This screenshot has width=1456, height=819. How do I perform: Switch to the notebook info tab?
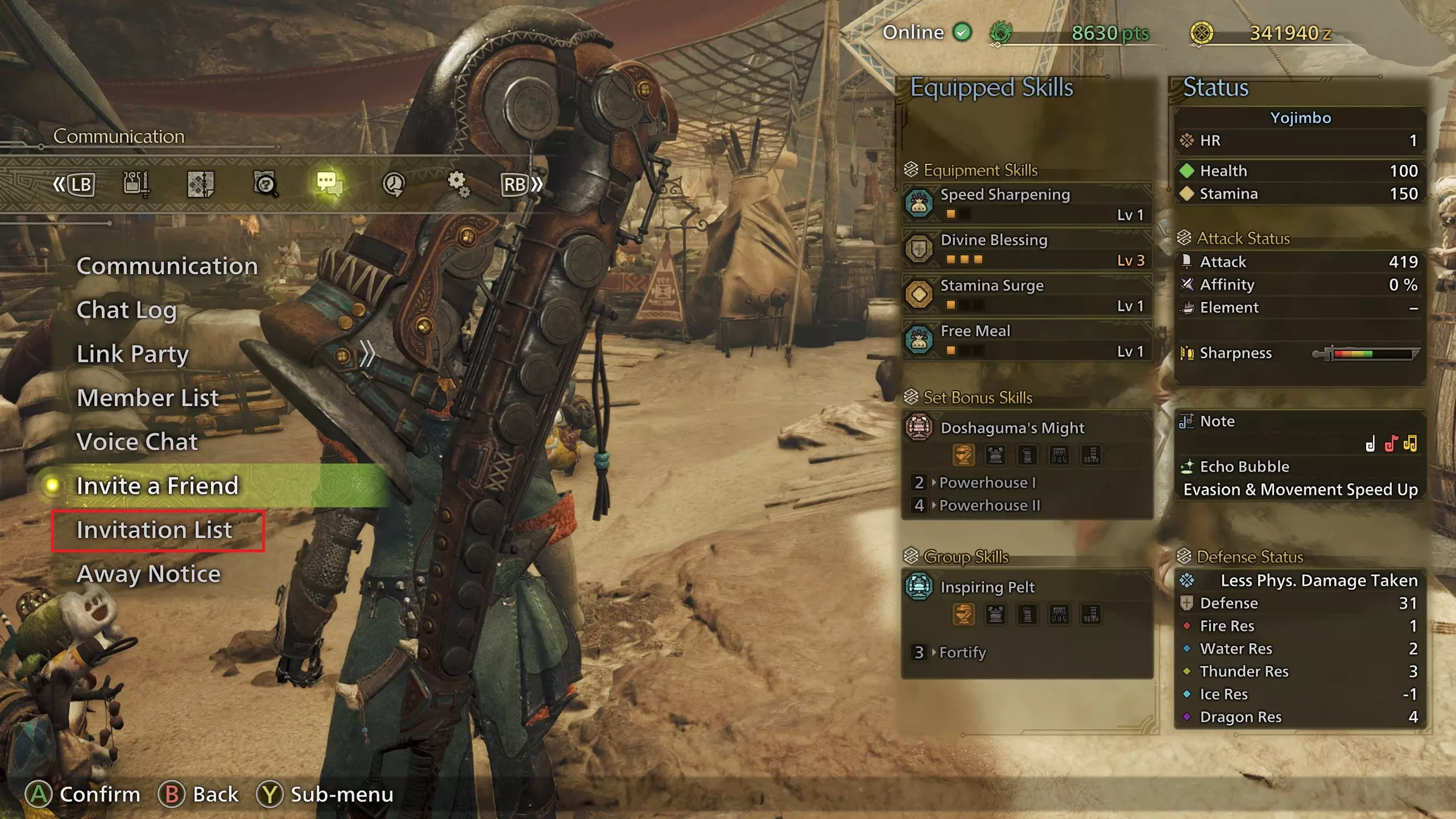pos(200,184)
